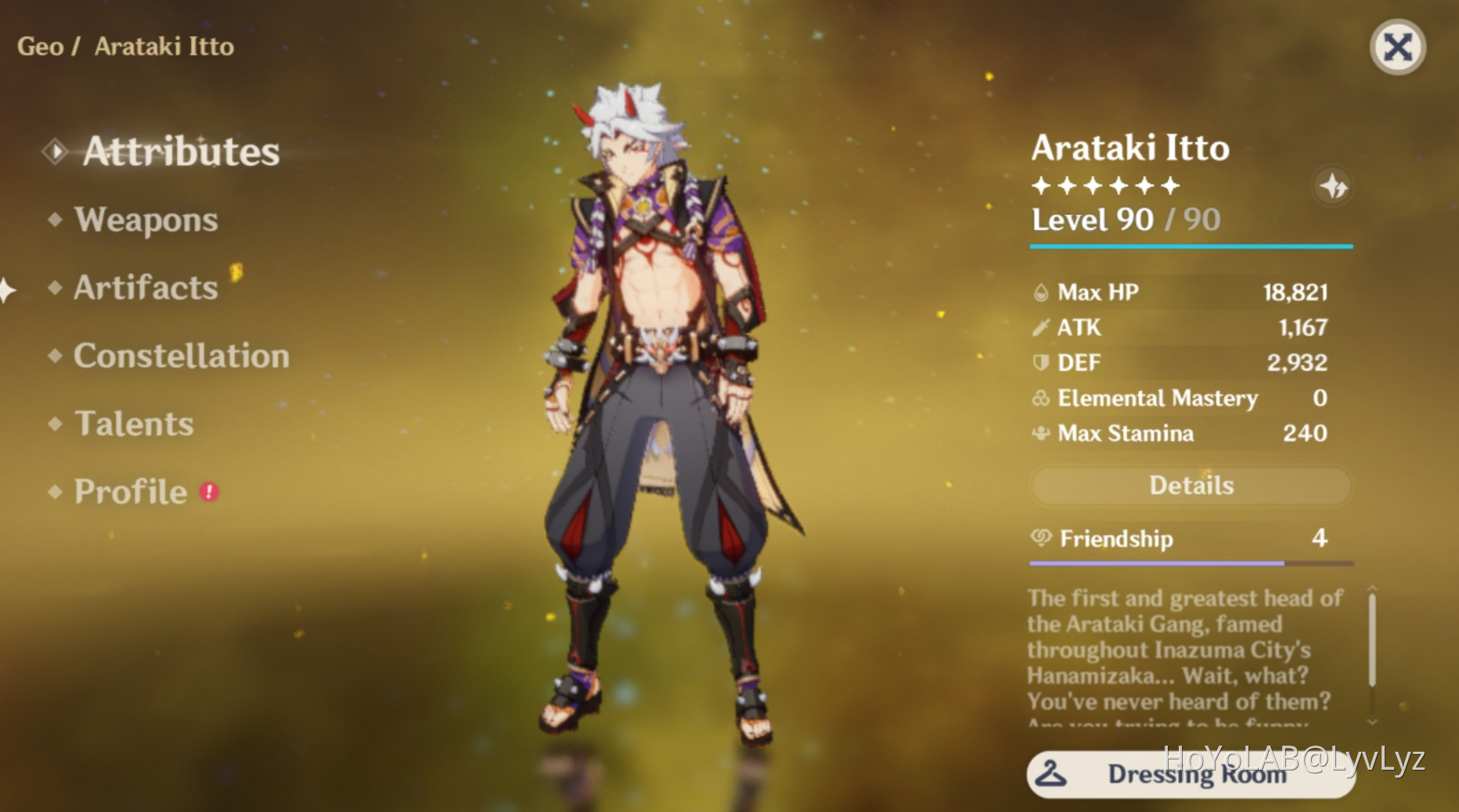Viewport: 1459px width, 812px height.
Task: Click the ATK sword stat icon
Action: tap(1039, 328)
